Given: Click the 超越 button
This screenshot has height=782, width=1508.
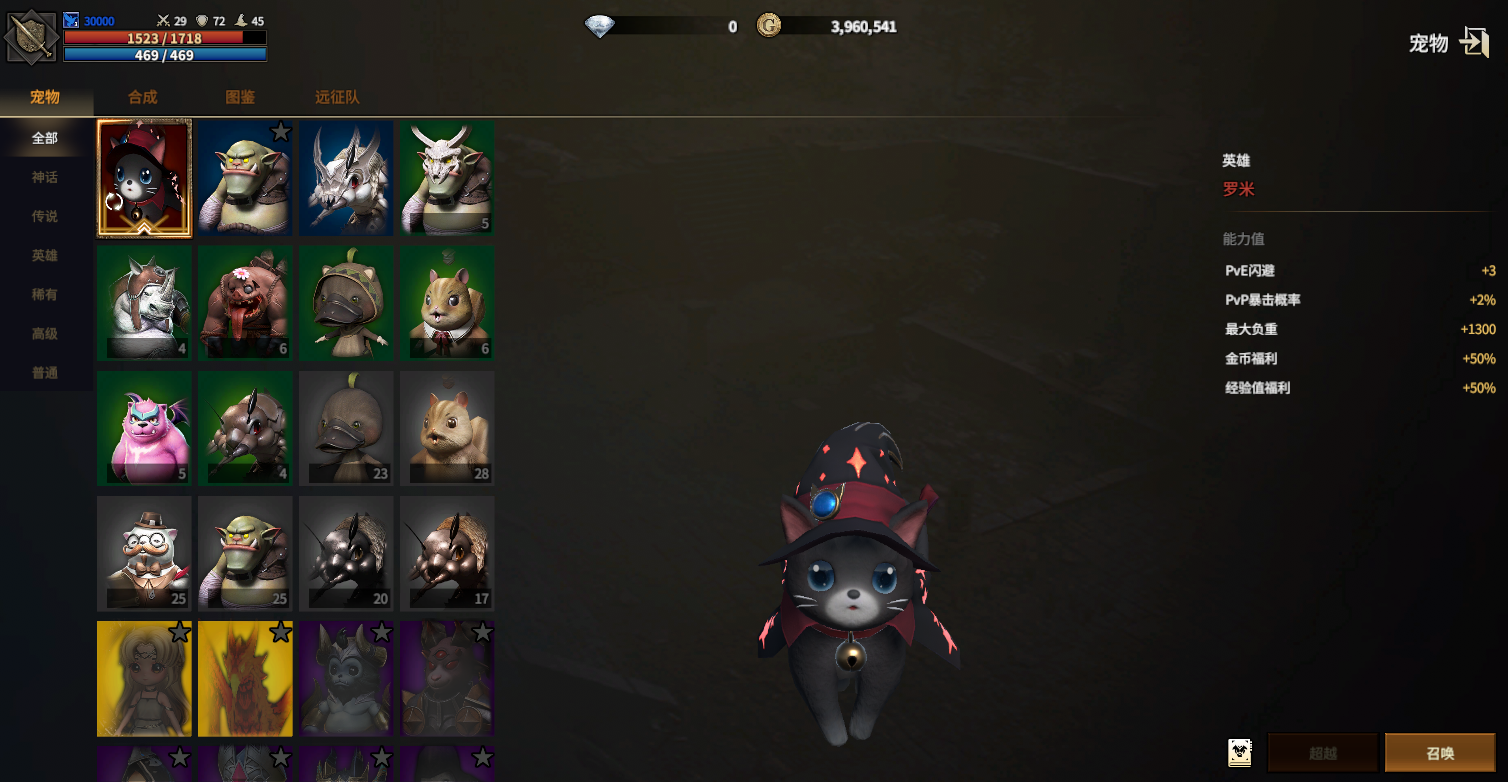Looking at the screenshot, I should (x=1323, y=753).
